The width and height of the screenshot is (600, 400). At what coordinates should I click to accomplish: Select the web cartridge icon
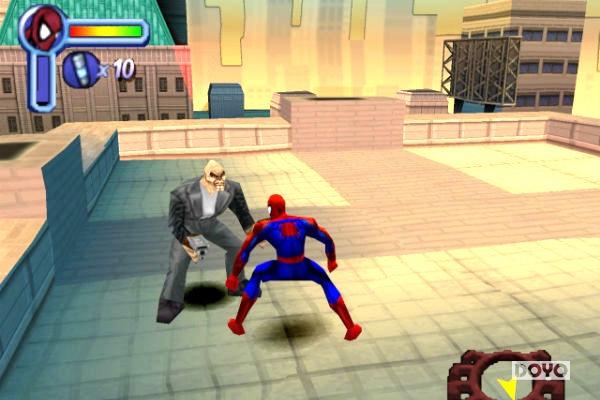81,69
